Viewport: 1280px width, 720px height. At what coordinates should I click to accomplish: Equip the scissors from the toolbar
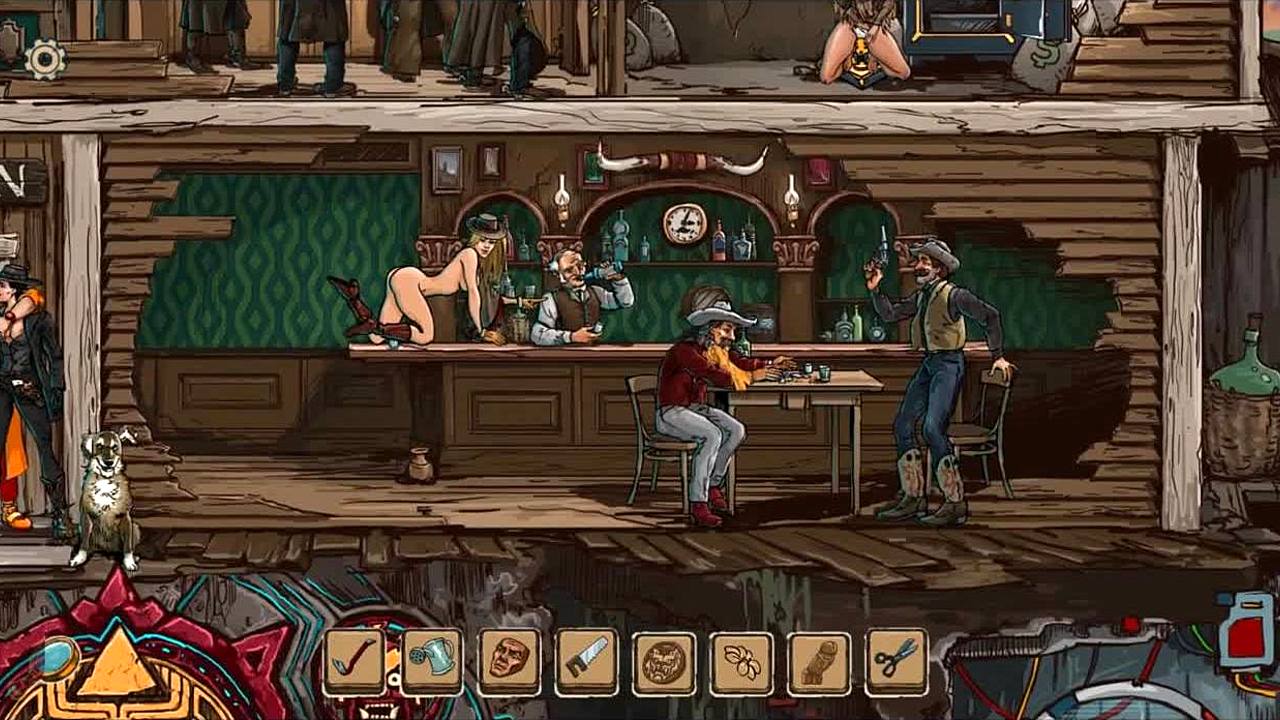896,661
